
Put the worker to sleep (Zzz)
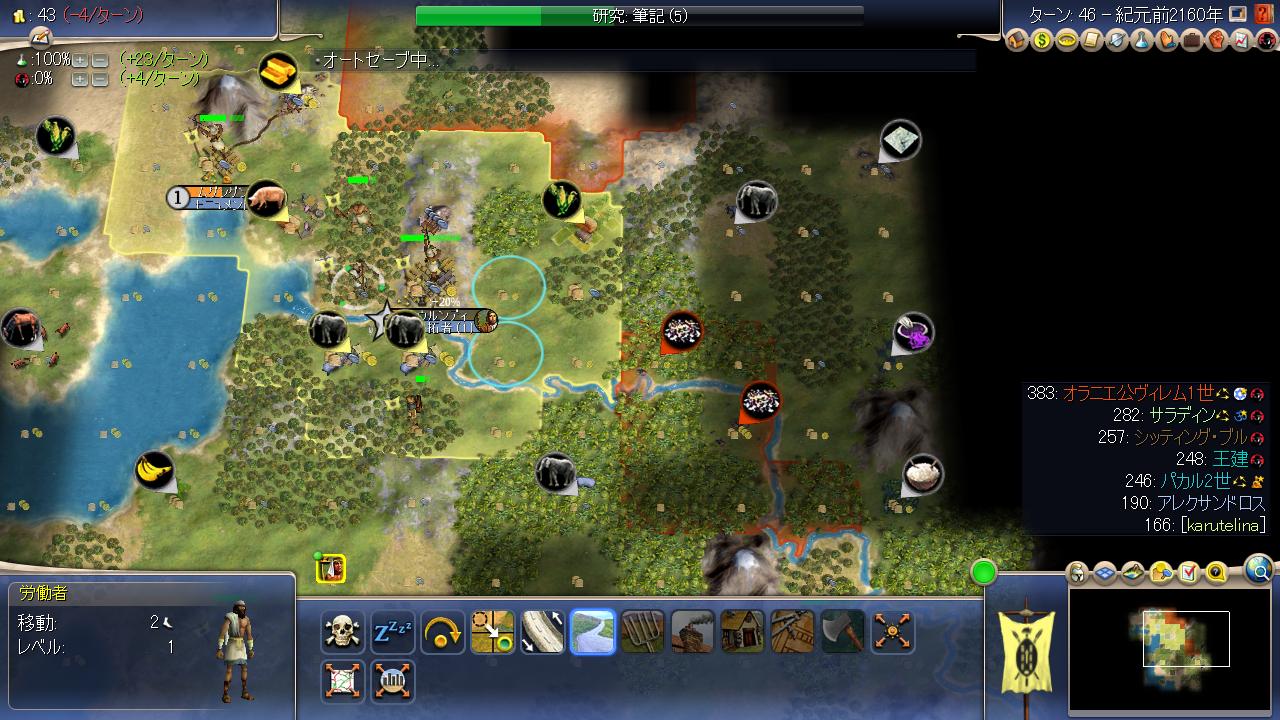[393, 632]
